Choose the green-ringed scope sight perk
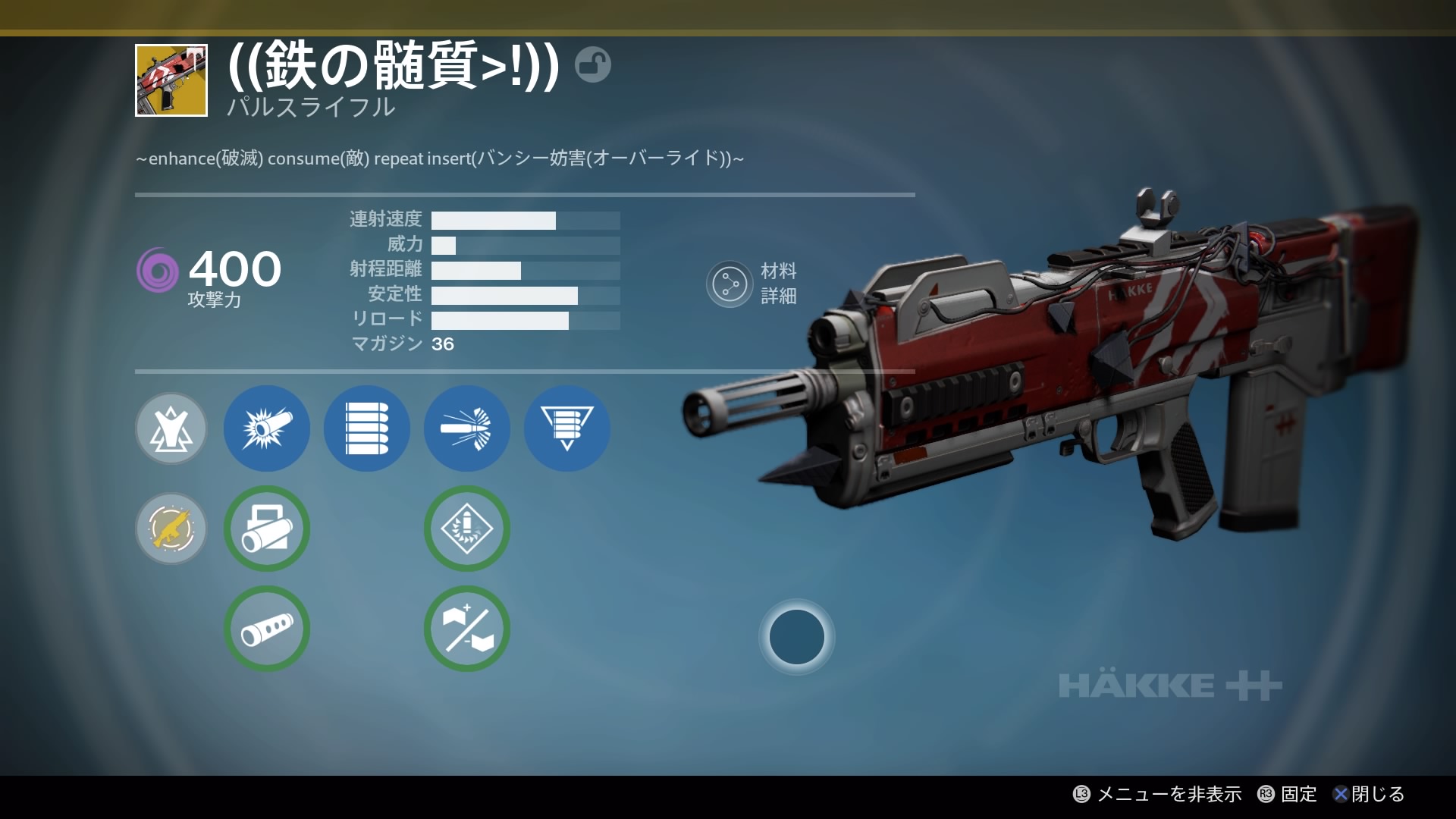 pos(267,529)
